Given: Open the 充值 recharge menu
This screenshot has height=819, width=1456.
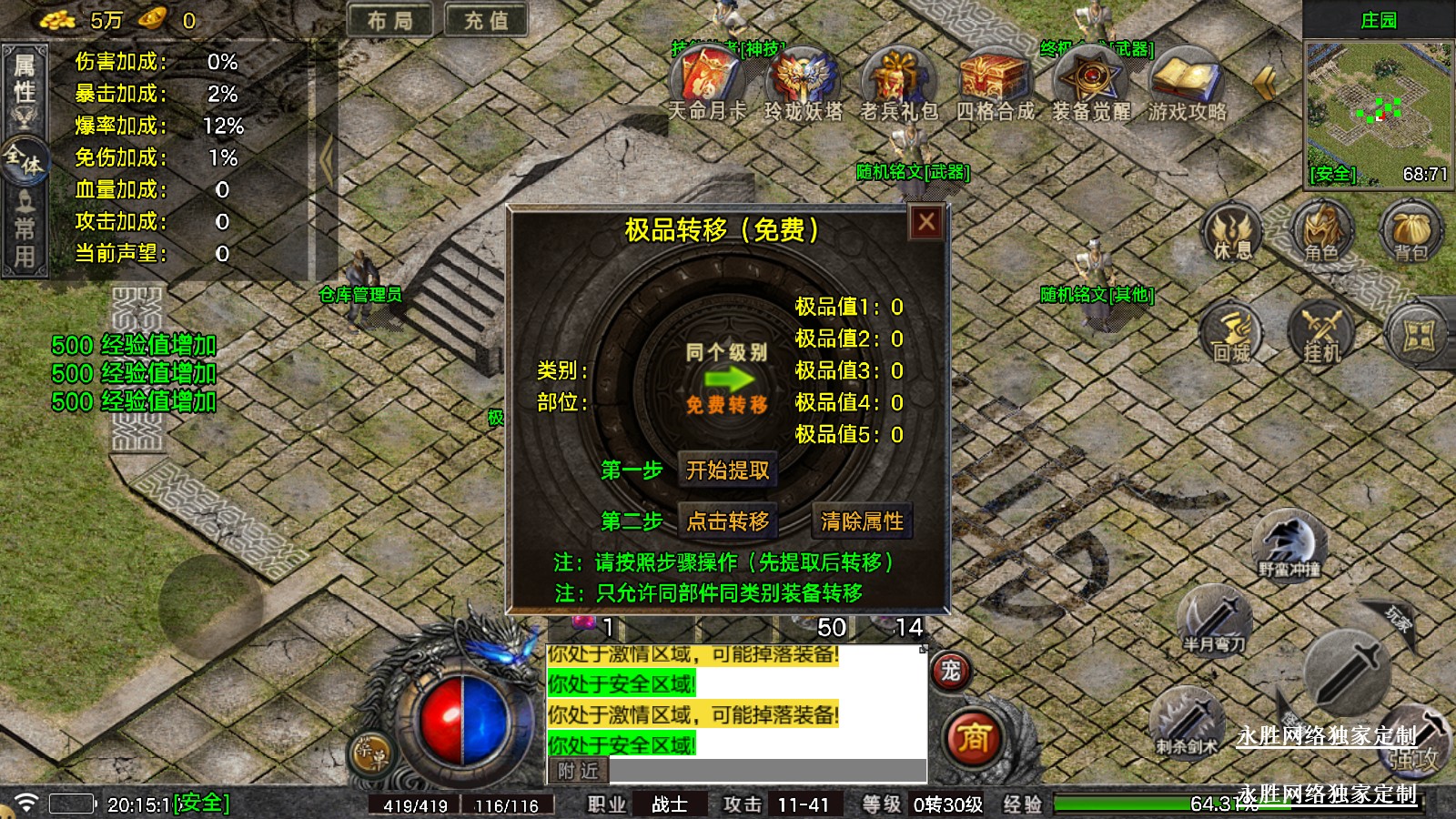Looking at the screenshot, I should [486, 20].
